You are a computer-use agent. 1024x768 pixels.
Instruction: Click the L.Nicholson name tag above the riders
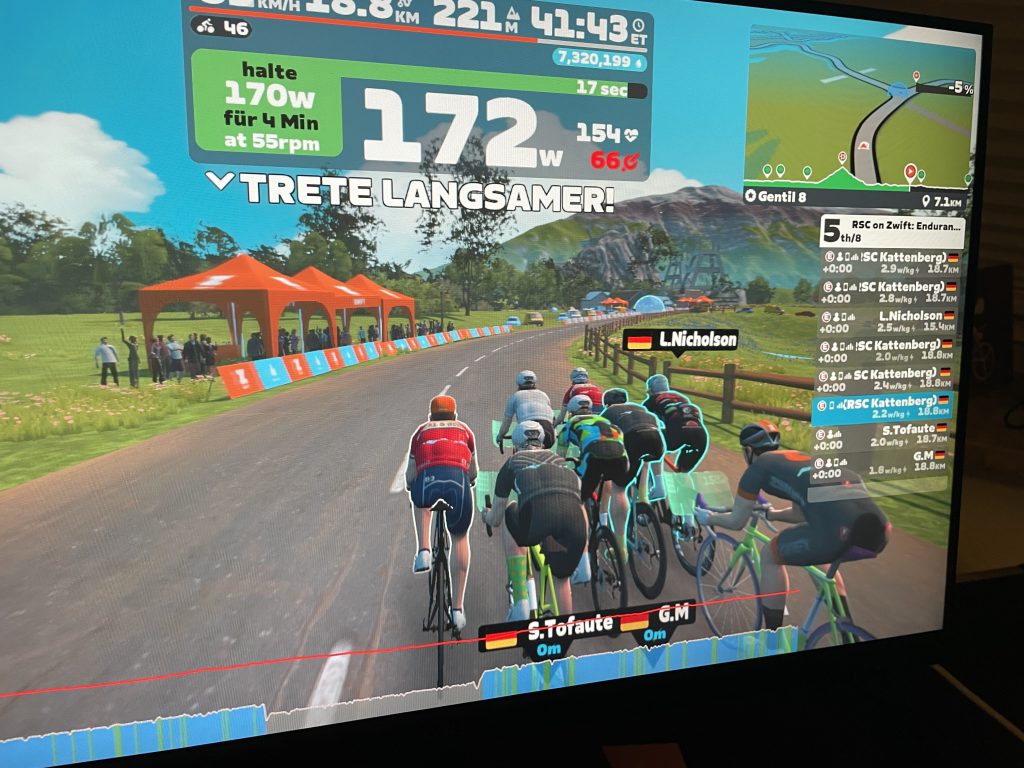coord(680,341)
